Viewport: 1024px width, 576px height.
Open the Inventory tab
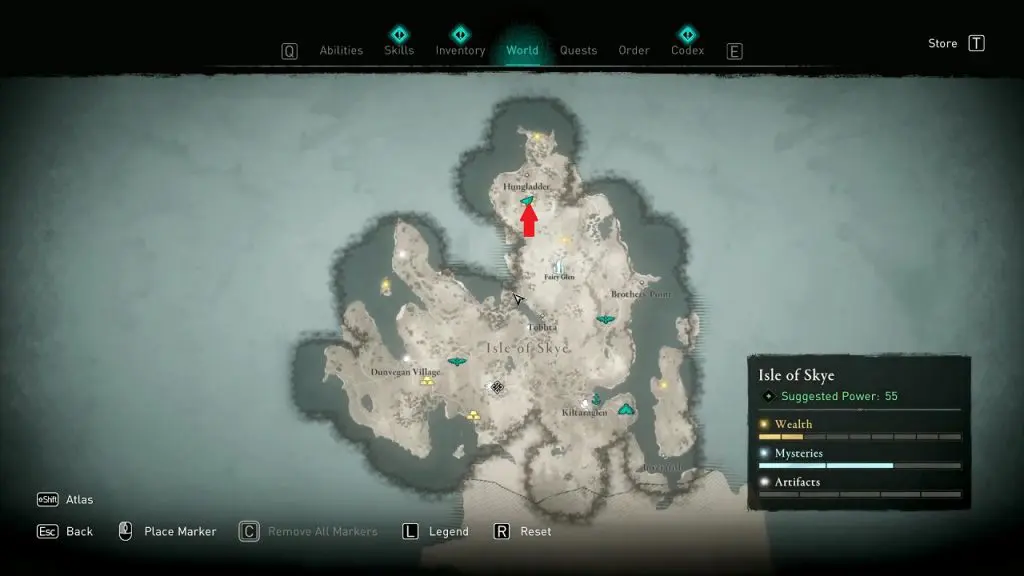pos(460,51)
